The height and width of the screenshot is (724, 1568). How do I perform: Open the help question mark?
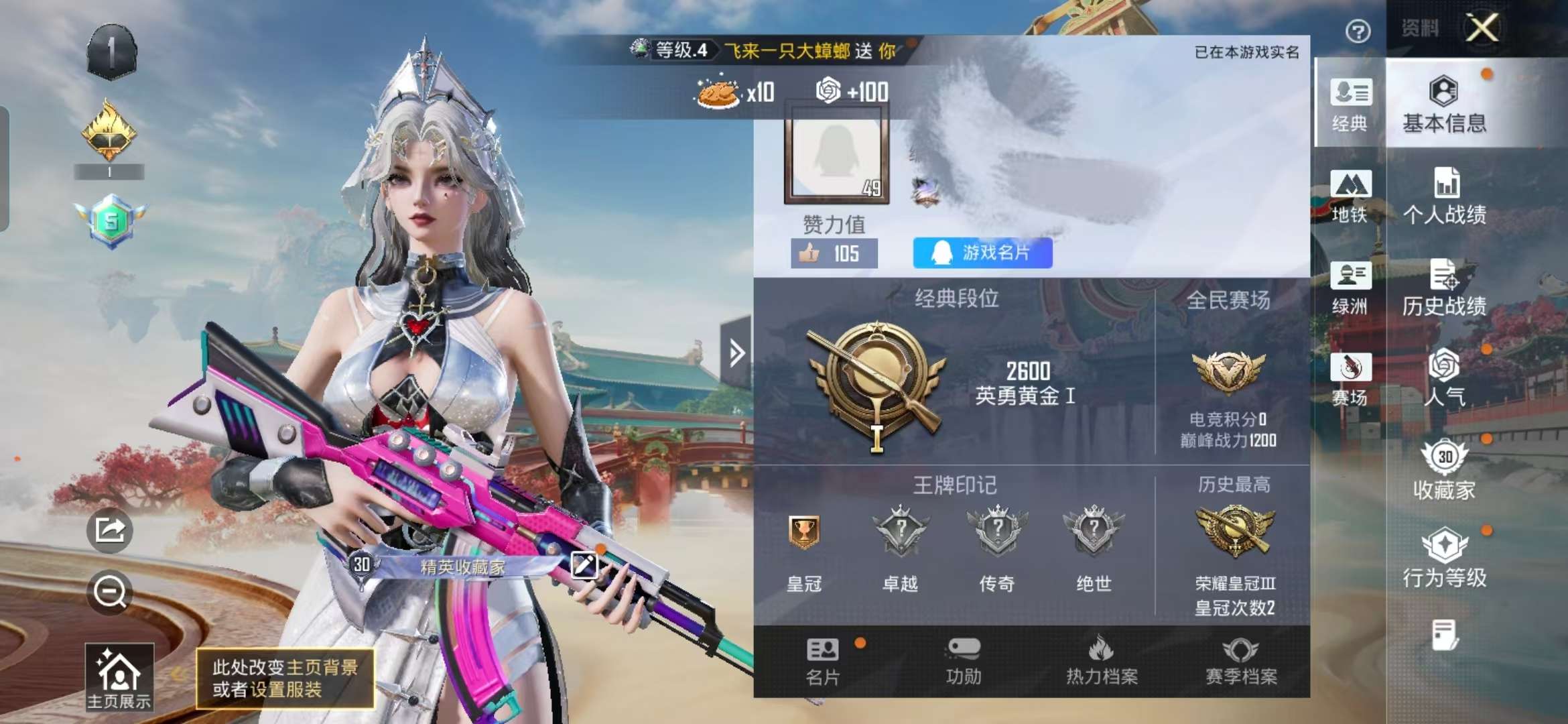click(1358, 30)
